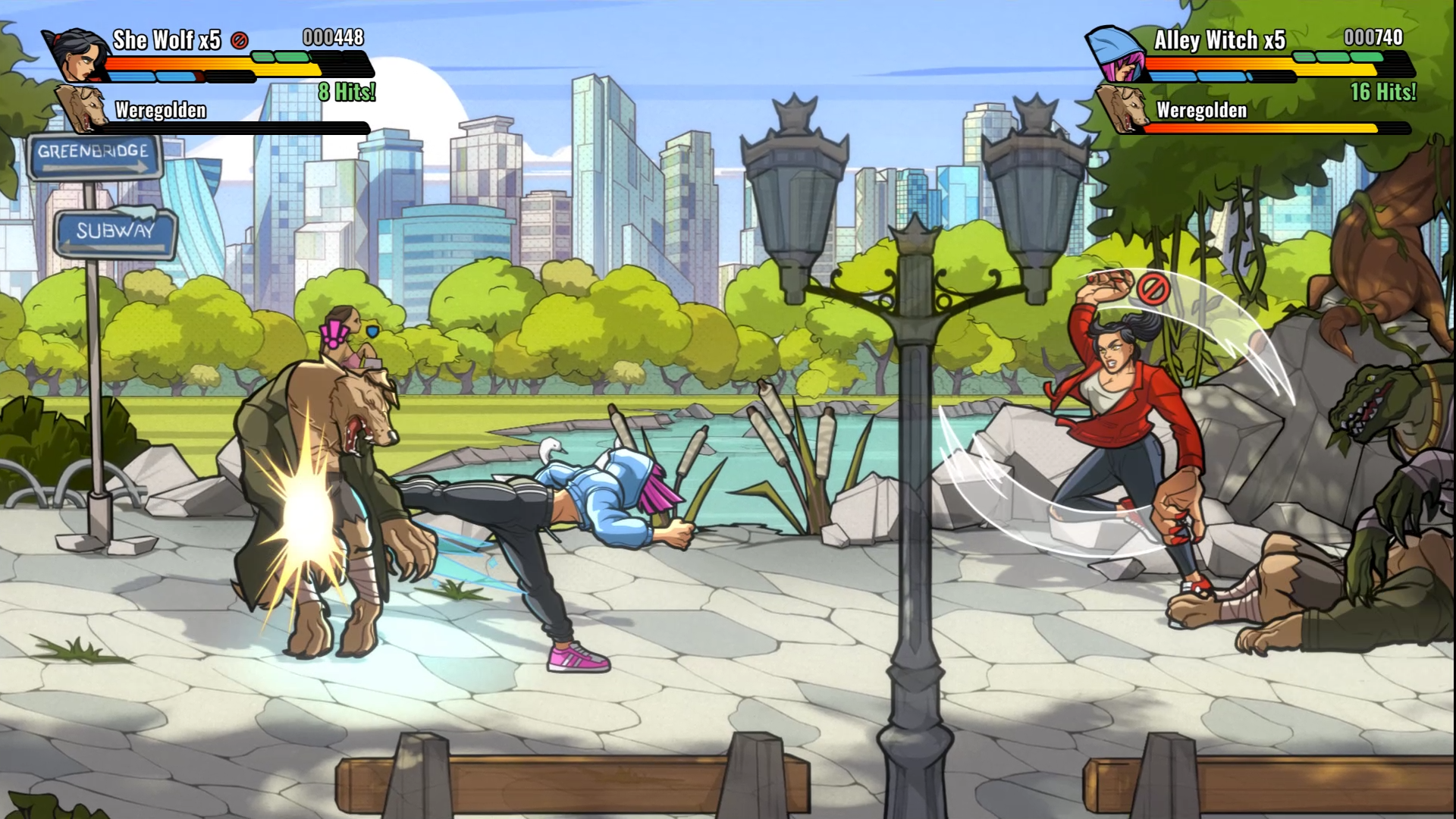Select the Weregolden portrait under Alley Witch
This screenshot has height=819, width=1456.
[1122, 108]
